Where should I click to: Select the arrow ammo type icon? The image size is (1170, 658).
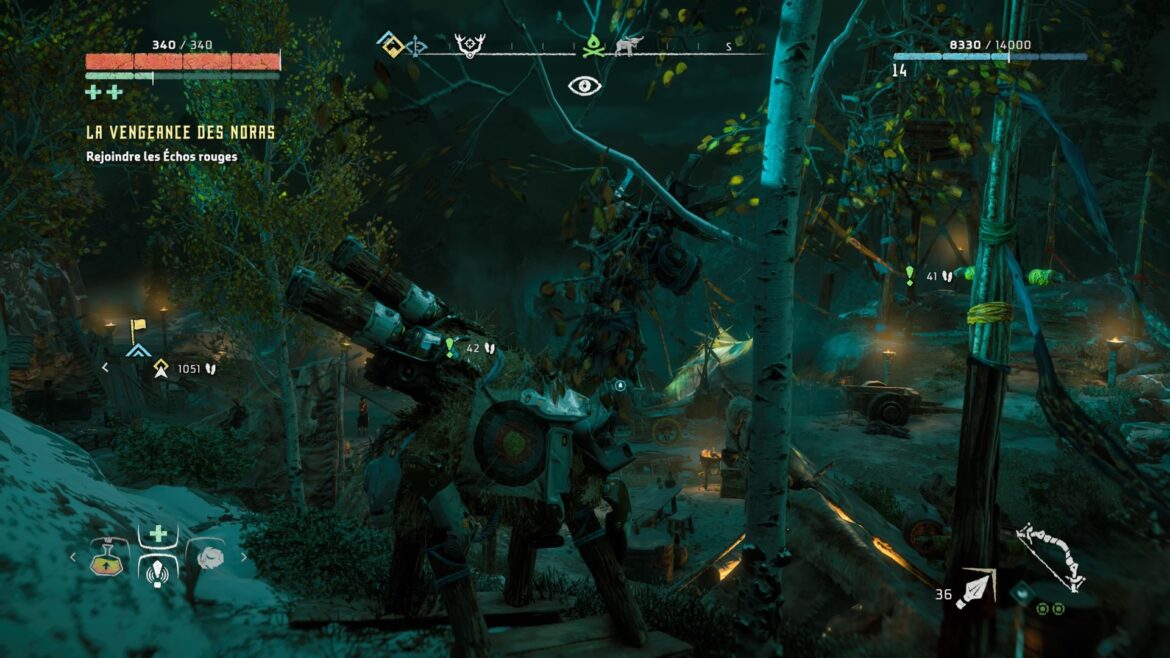[974, 588]
